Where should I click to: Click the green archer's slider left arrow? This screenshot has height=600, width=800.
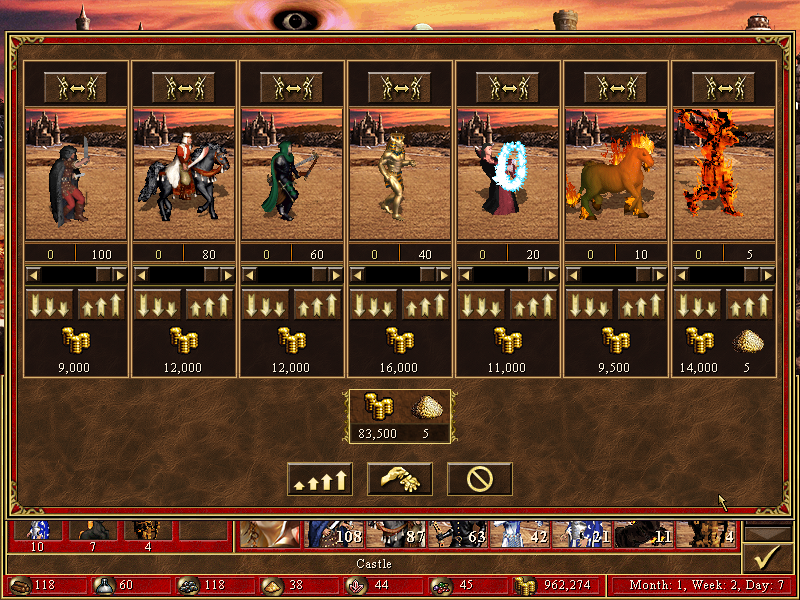click(x=249, y=274)
